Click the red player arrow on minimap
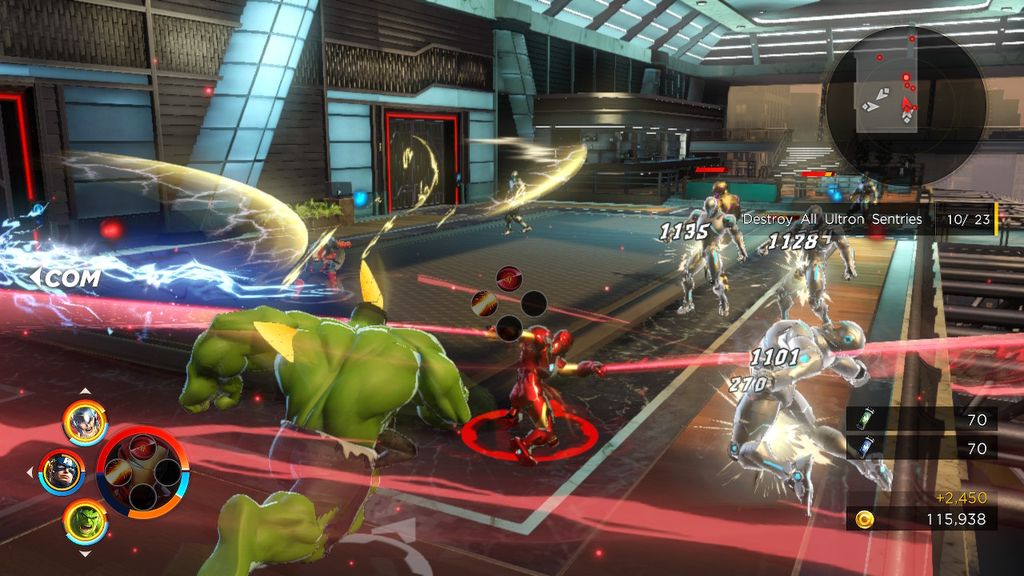The image size is (1024, 576). tap(908, 104)
